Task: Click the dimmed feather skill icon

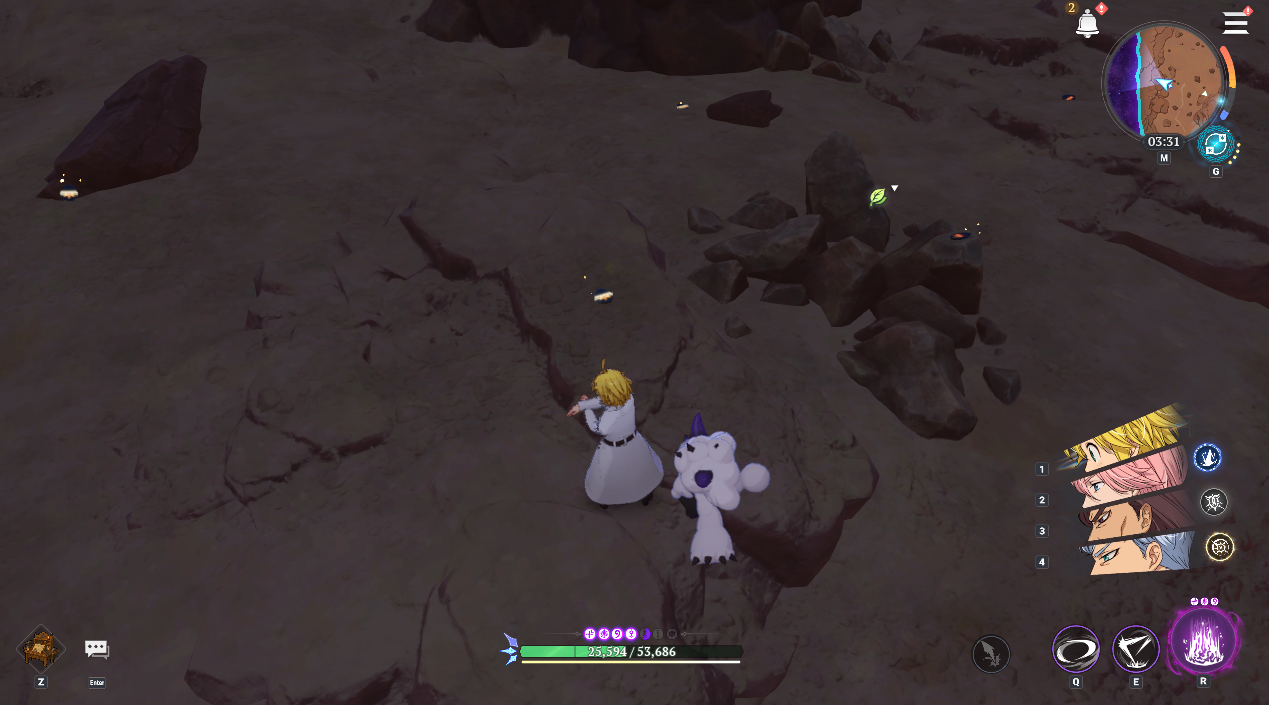Action: coord(990,654)
